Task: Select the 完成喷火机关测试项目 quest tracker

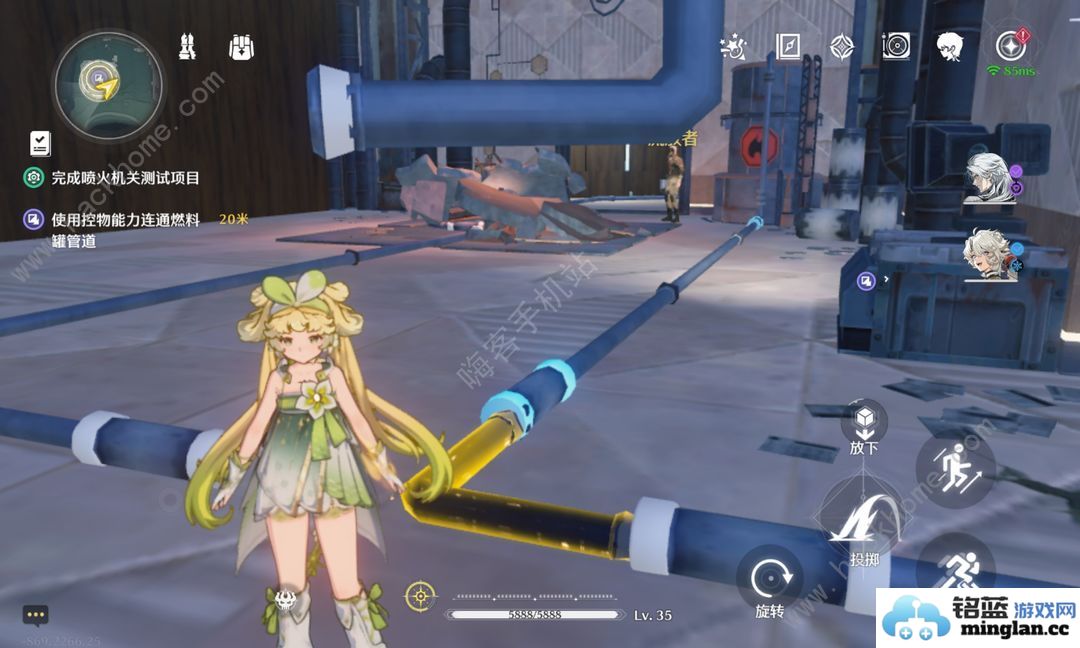Action: 125,178
